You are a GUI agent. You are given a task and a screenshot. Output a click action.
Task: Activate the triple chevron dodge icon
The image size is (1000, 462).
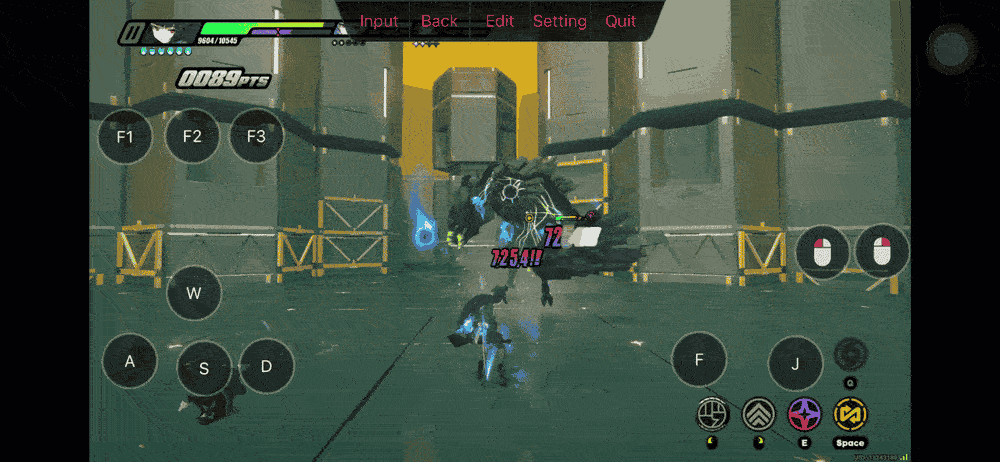point(759,413)
